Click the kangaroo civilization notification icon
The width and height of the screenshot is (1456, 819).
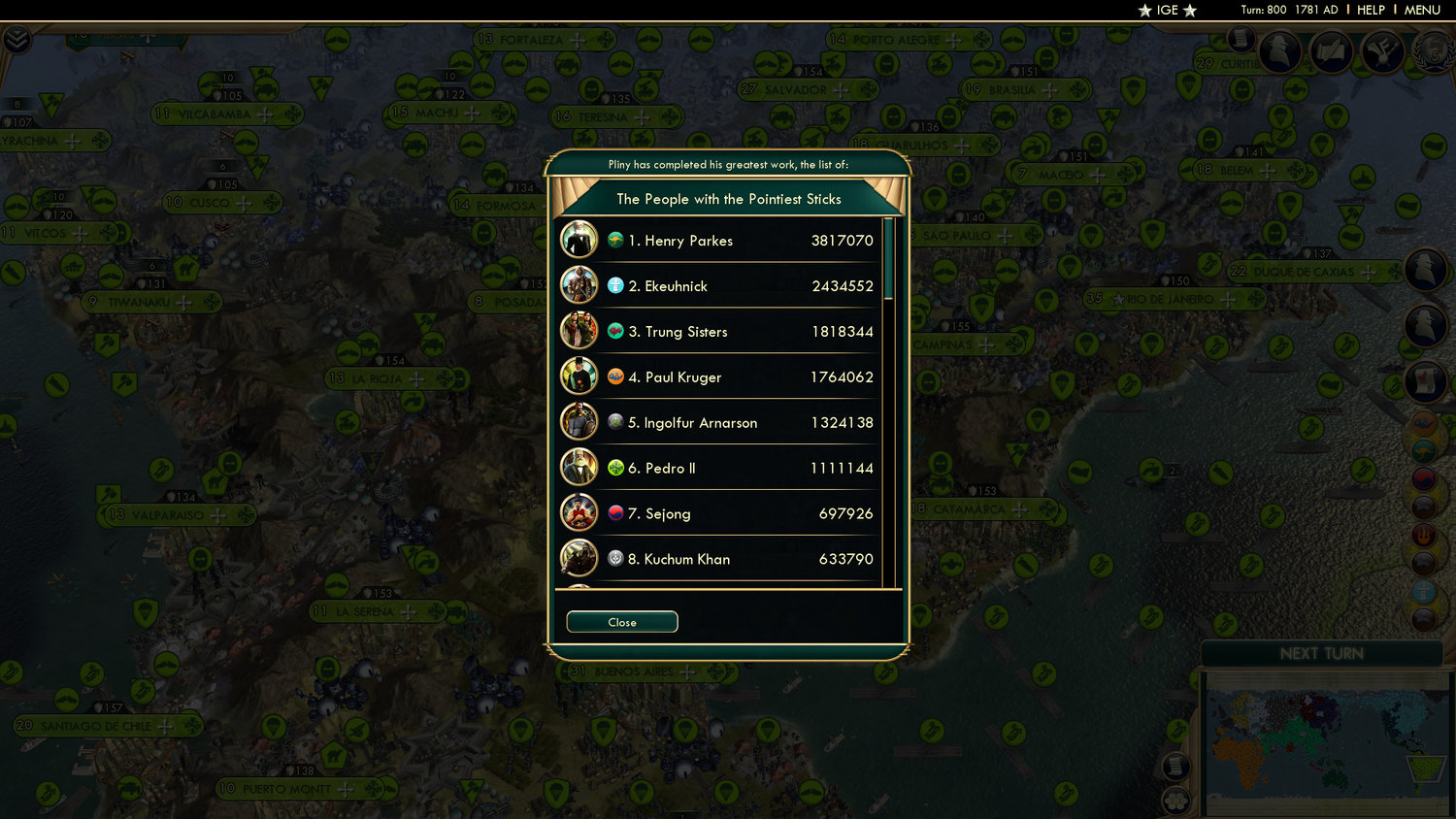click(1425, 451)
